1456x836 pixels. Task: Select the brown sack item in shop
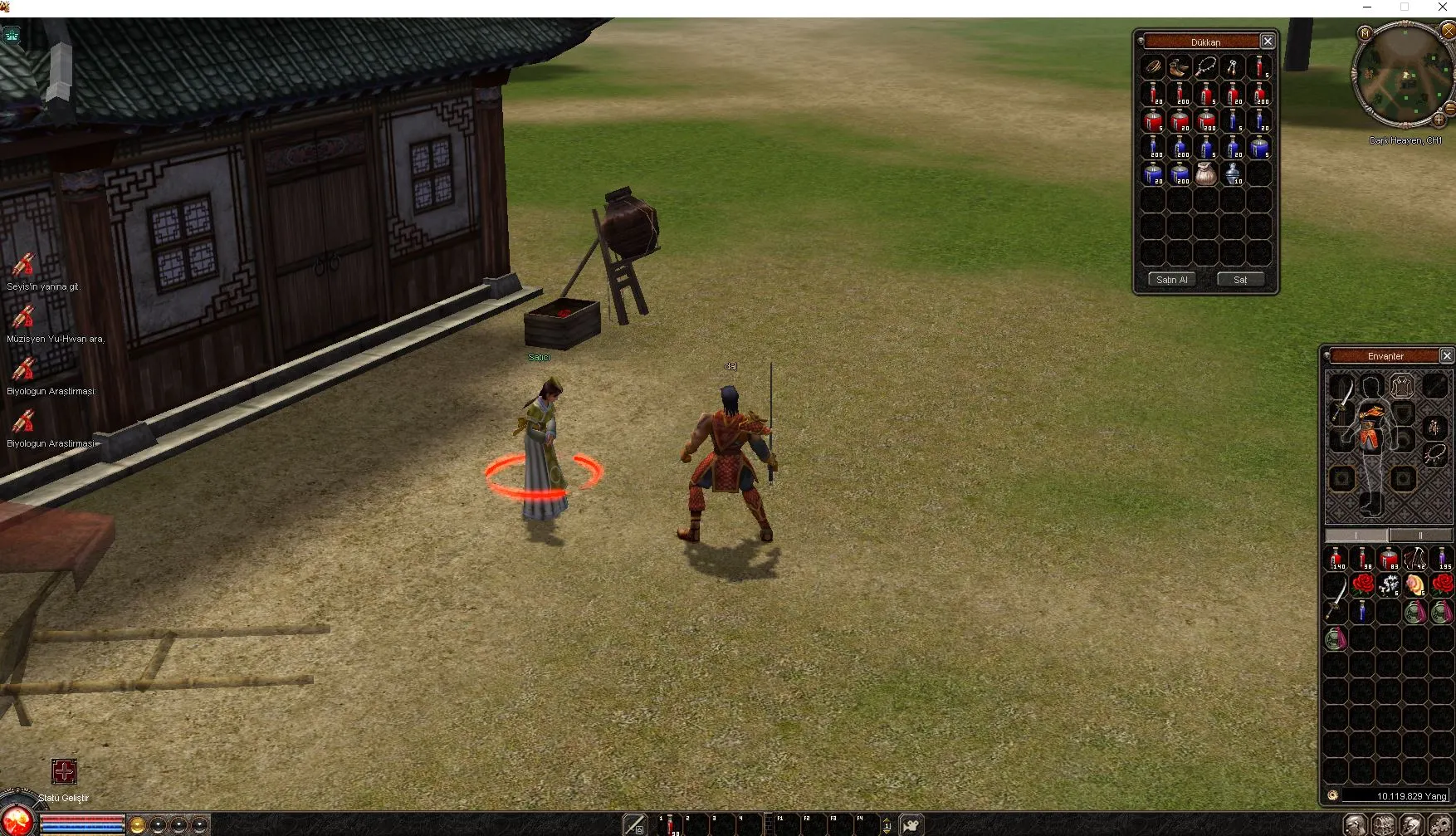pyautogui.click(x=1206, y=174)
